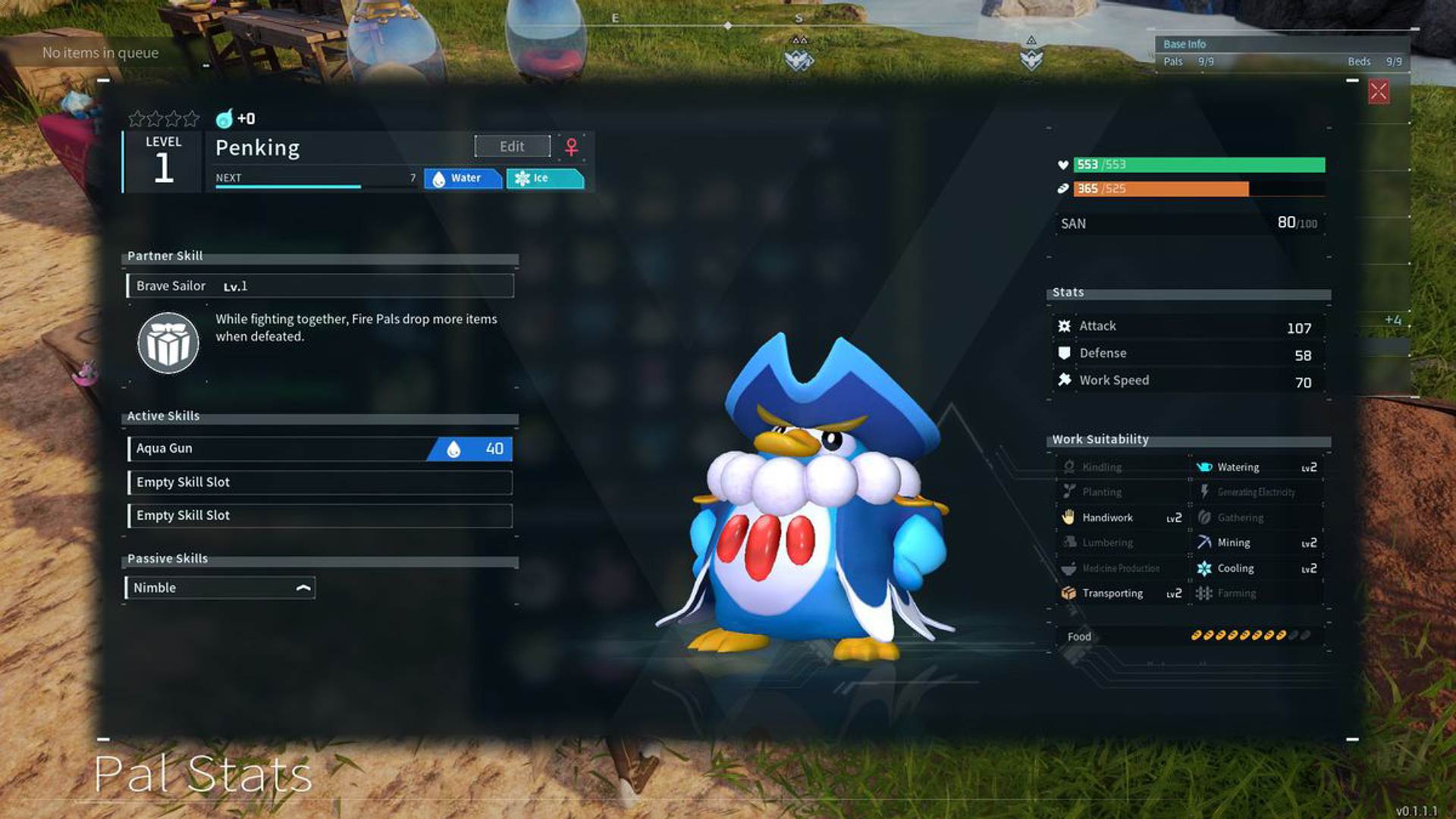The width and height of the screenshot is (1456, 819).
Task: Select the Mining work suitability icon
Action: coord(1205,542)
